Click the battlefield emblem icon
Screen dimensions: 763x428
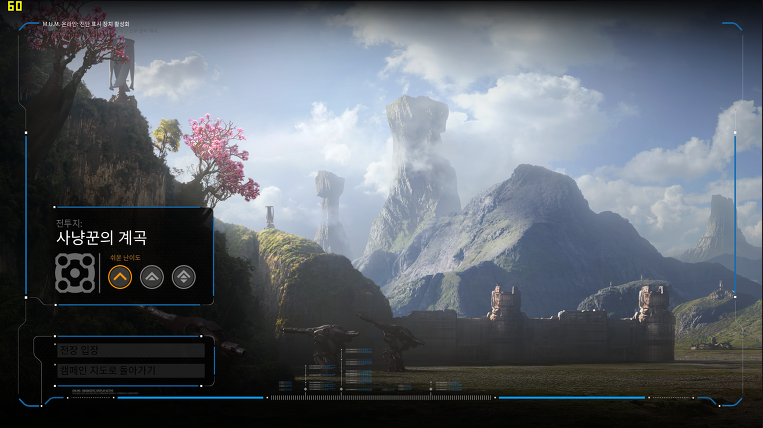(74, 273)
